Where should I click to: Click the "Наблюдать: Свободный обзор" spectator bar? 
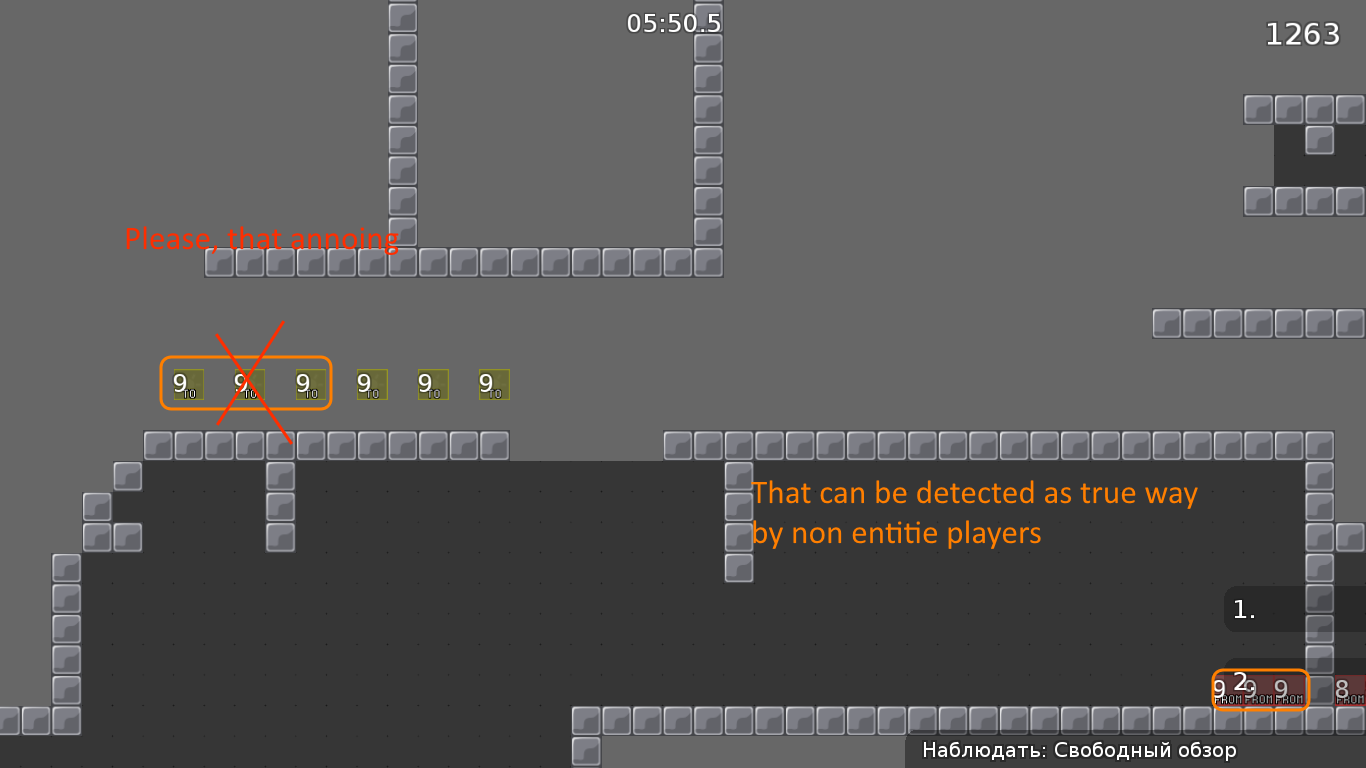pyautogui.click(x=1080, y=749)
